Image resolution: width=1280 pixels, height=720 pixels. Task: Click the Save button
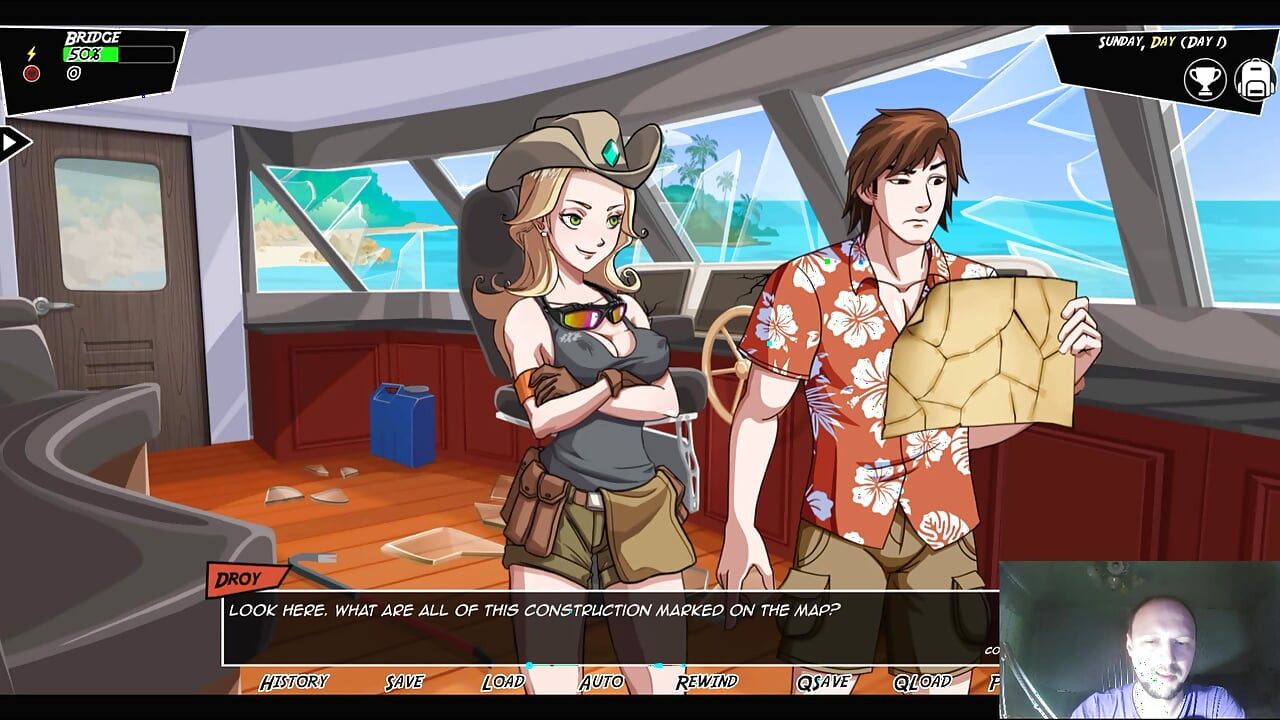click(x=404, y=682)
